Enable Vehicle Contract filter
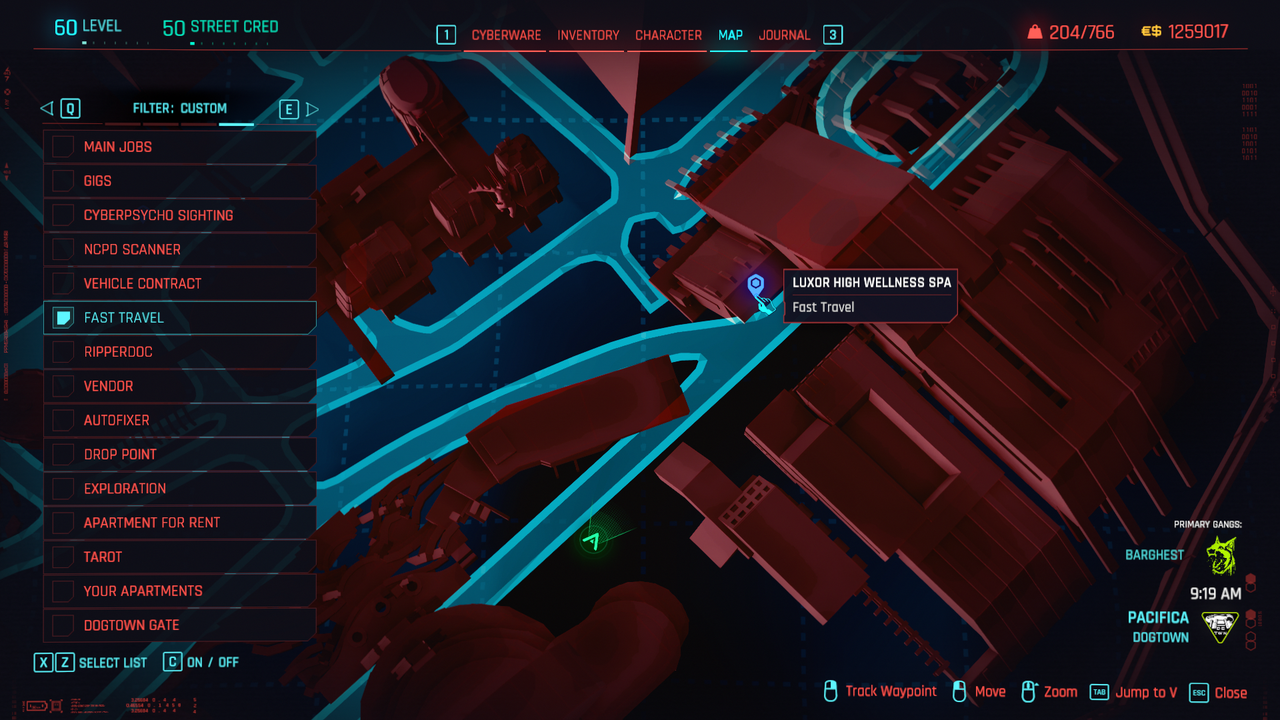This screenshot has width=1280, height=720. (x=63, y=283)
